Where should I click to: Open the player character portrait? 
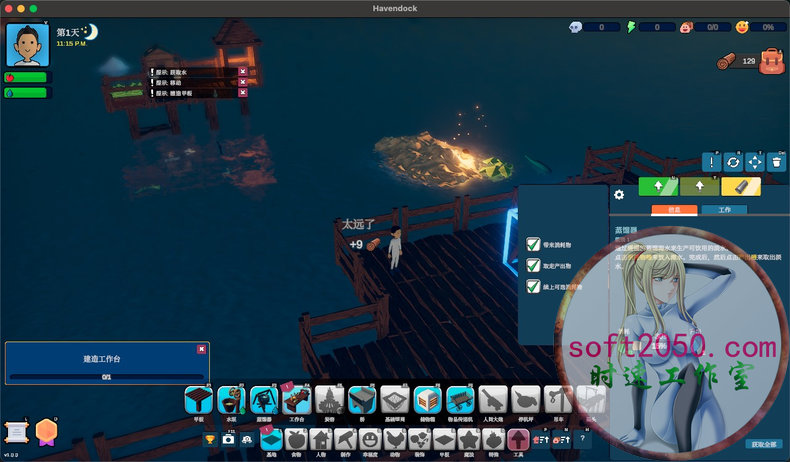pos(27,45)
